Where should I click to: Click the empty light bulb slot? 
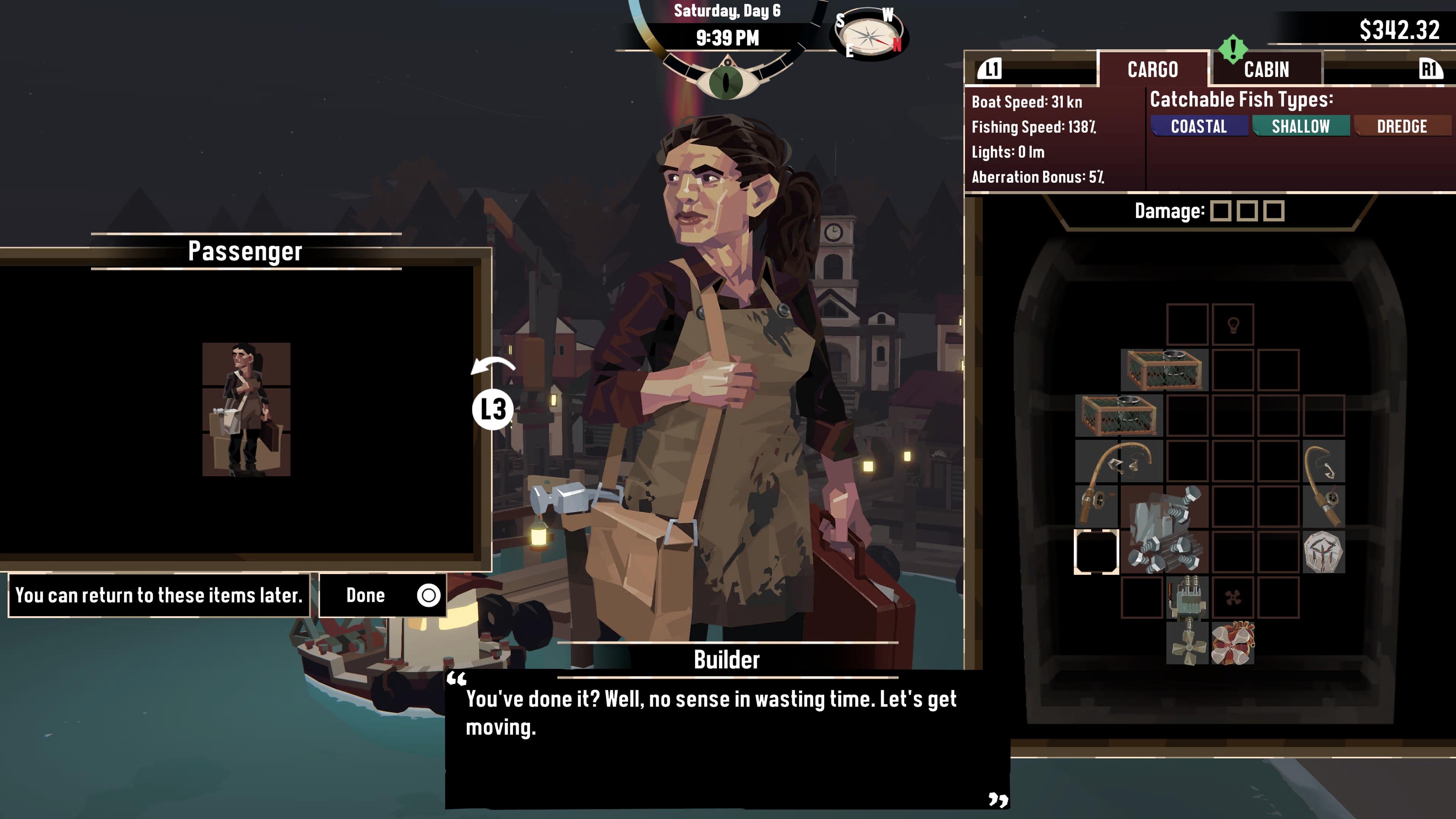click(1233, 325)
